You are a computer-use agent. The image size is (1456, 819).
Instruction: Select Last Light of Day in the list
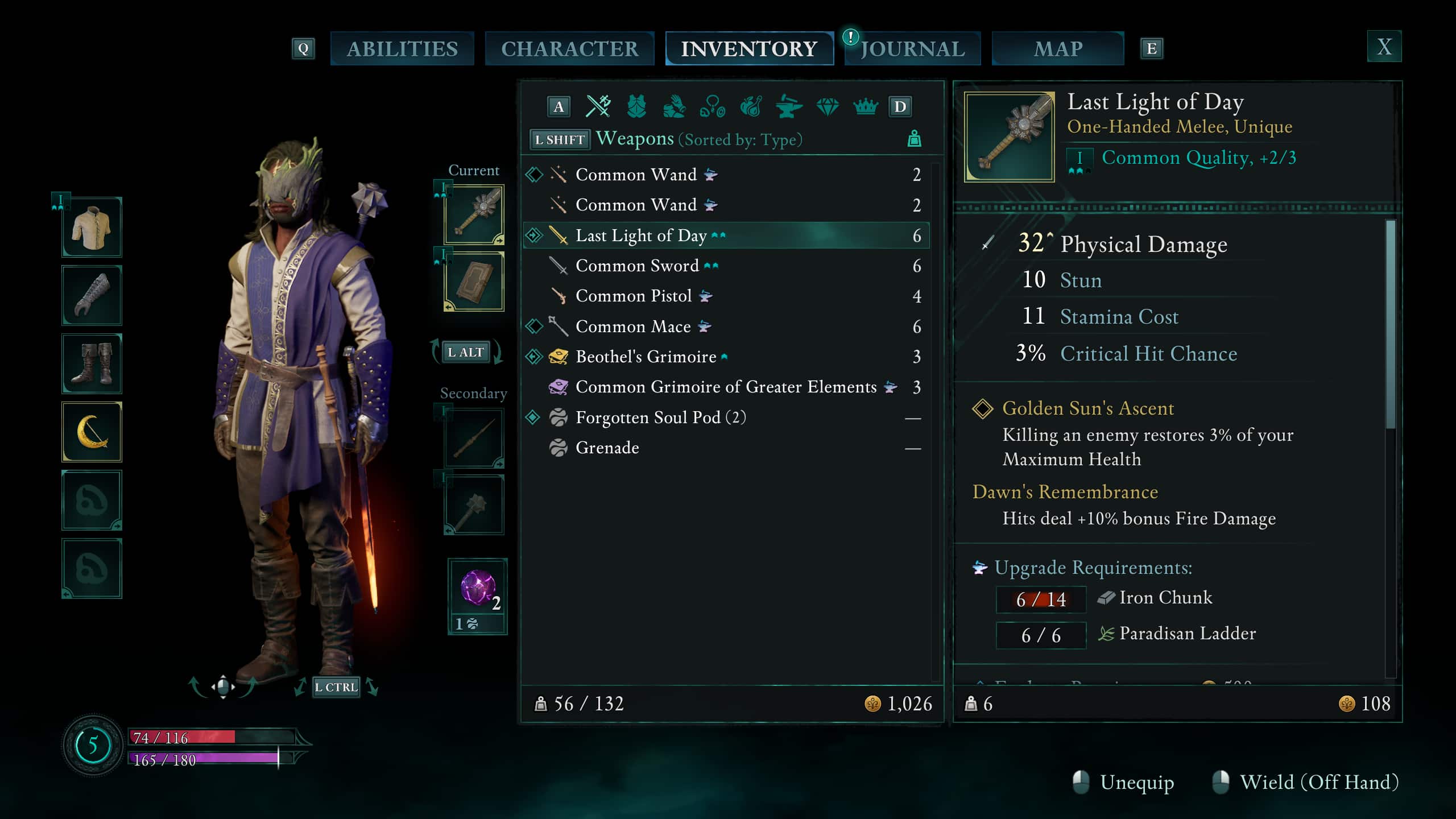(640, 235)
